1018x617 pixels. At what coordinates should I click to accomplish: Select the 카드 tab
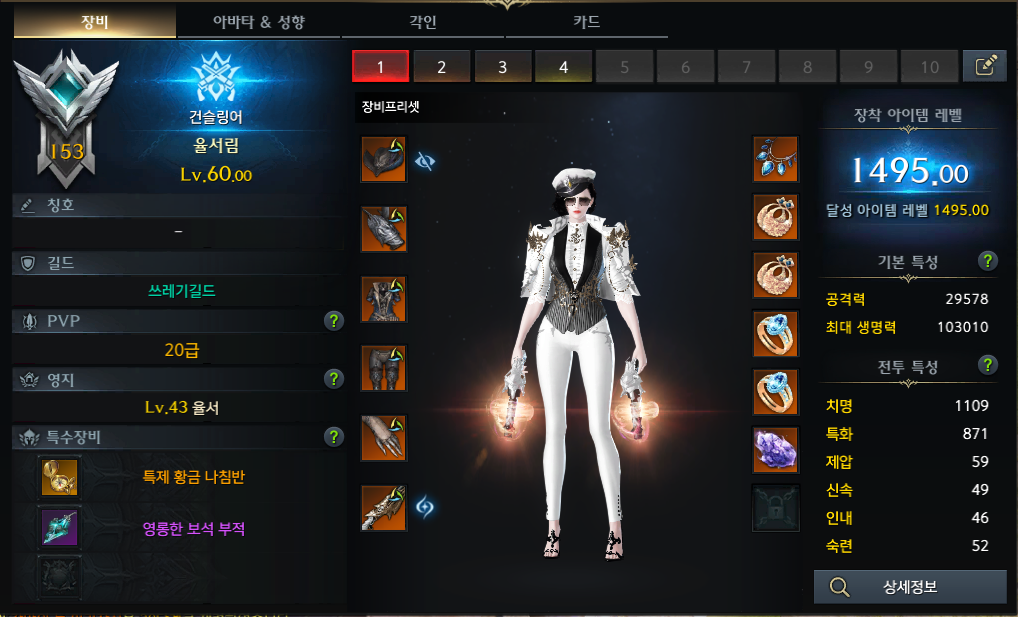(x=579, y=21)
